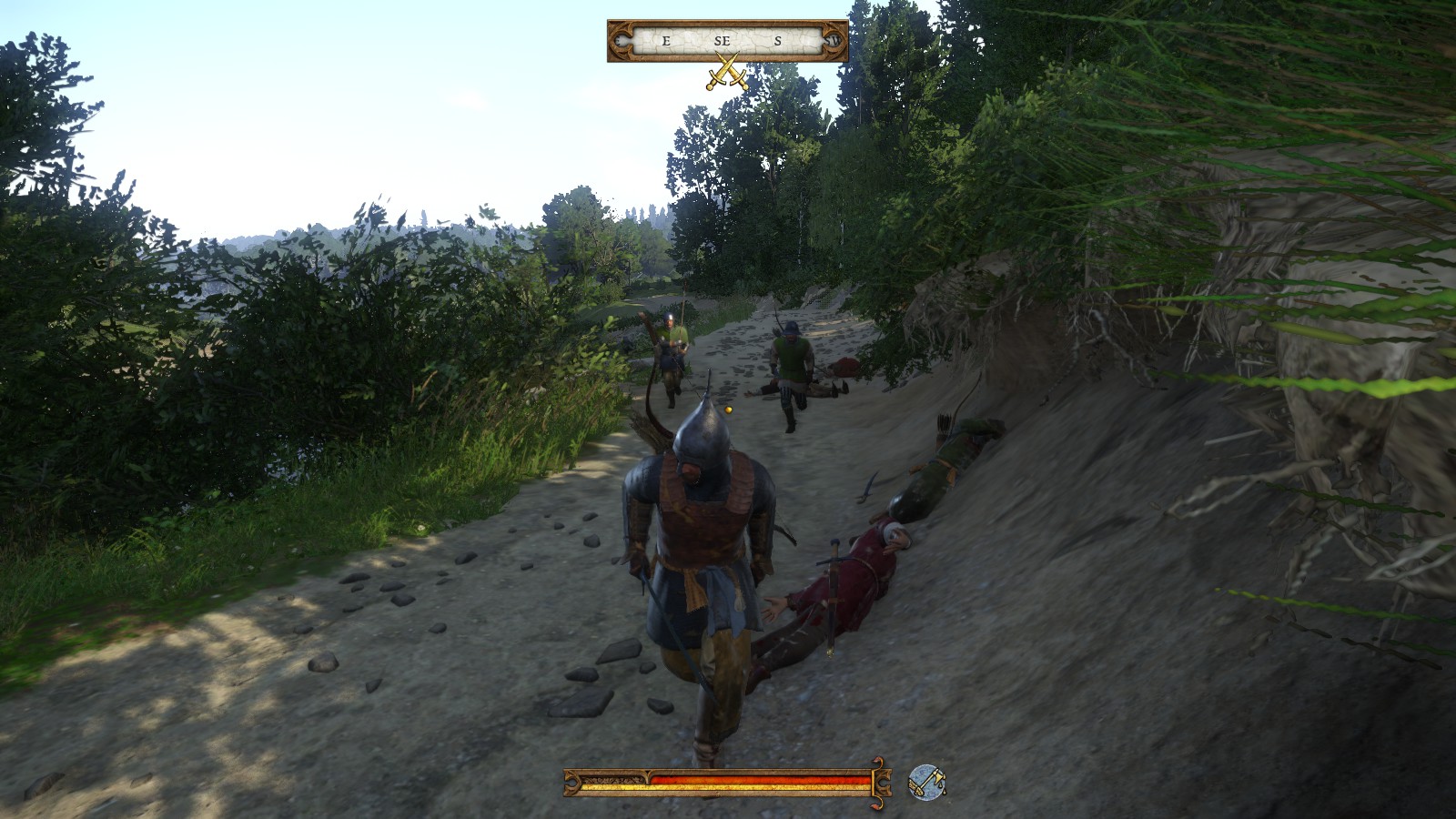The width and height of the screenshot is (1456, 819).
Task: Click the bleeding axe status icon
Action: 926,783
